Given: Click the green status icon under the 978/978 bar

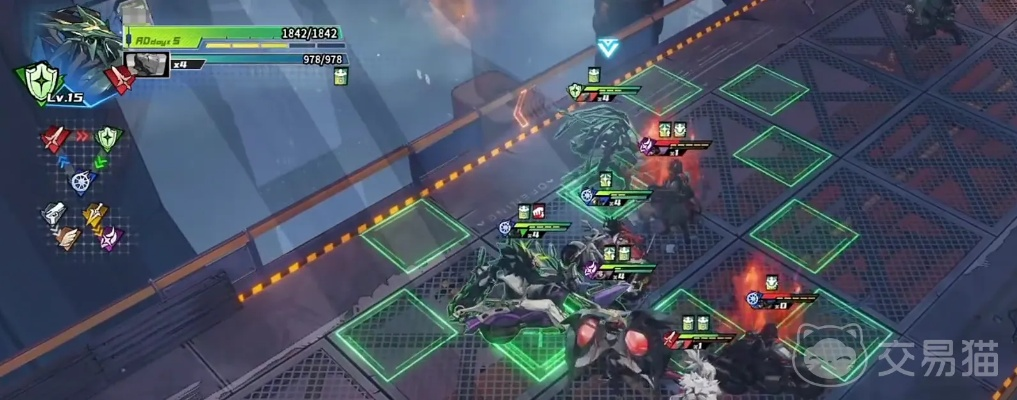Looking at the screenshot, I should [x=340, y=78].
